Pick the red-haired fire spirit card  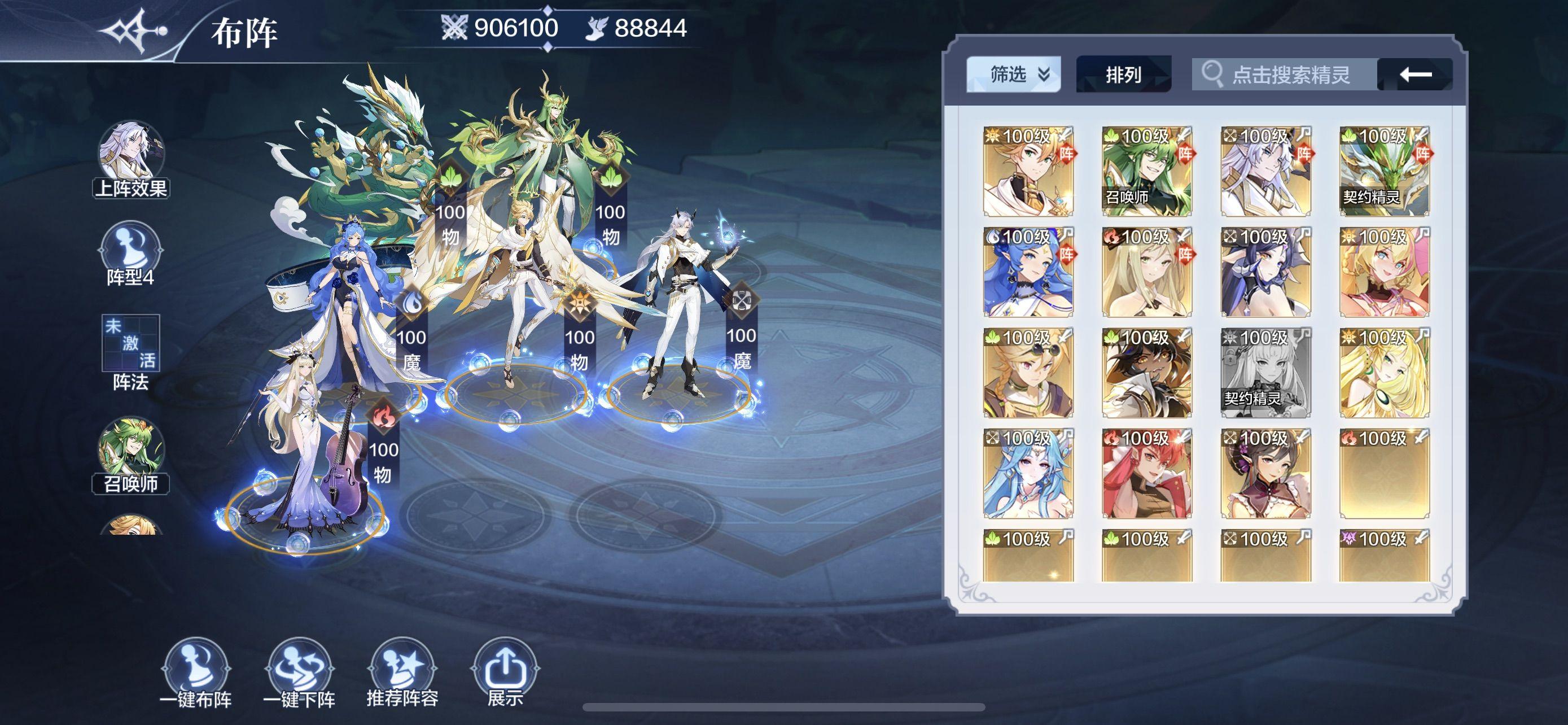tap(1147, 474)
